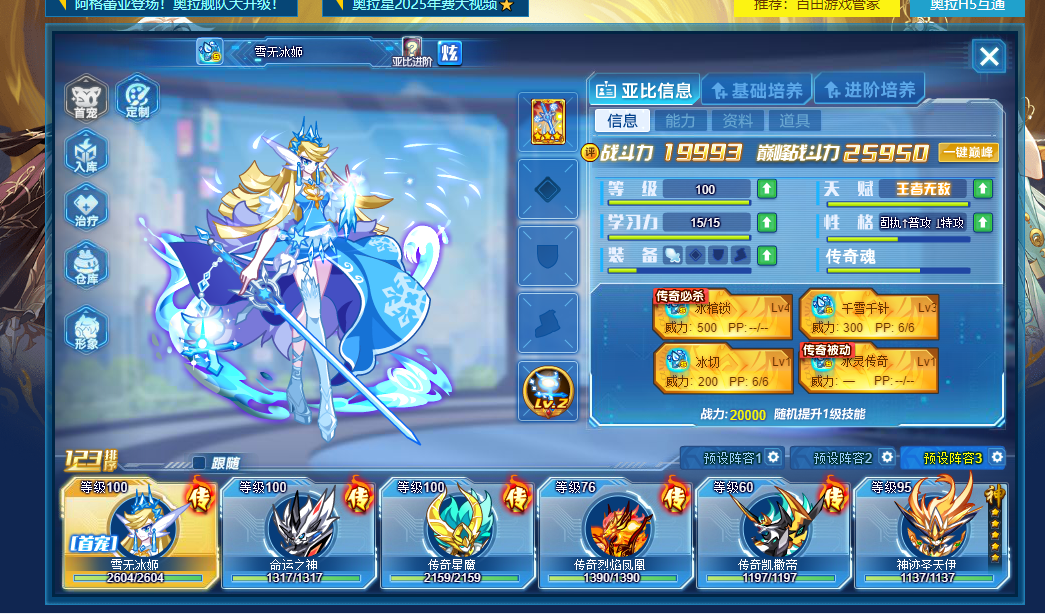Show the 资料 sub-tab
Image resolution: width=1045 pixels, height=614 pixels.
[x=738, y=121]
